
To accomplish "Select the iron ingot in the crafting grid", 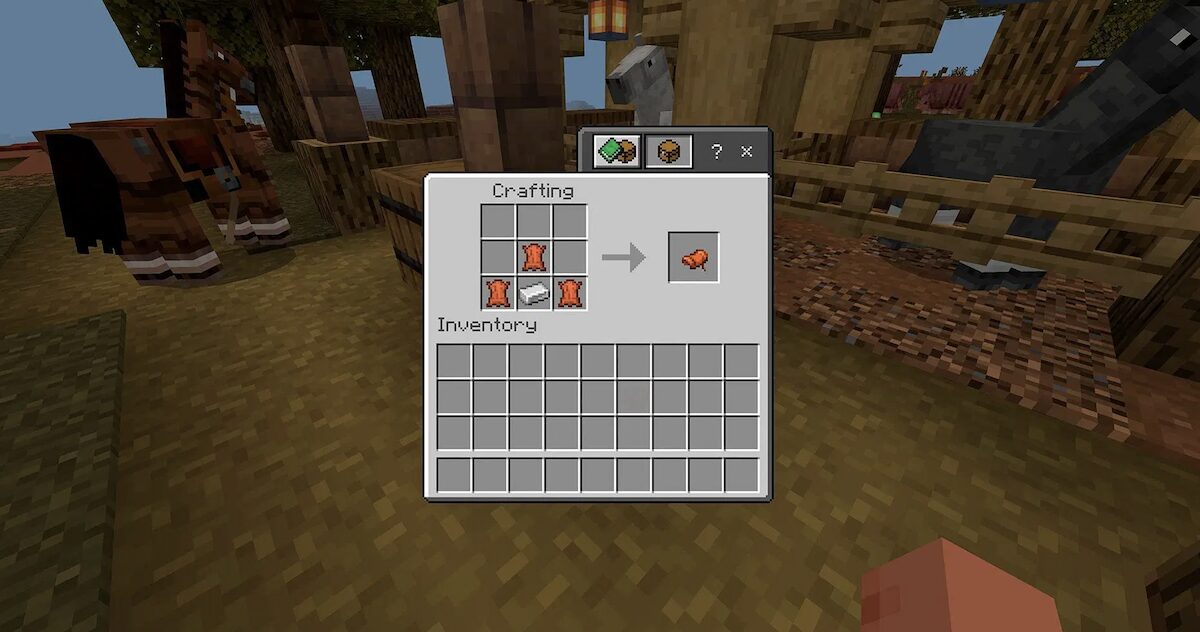I will pos(534,293).
